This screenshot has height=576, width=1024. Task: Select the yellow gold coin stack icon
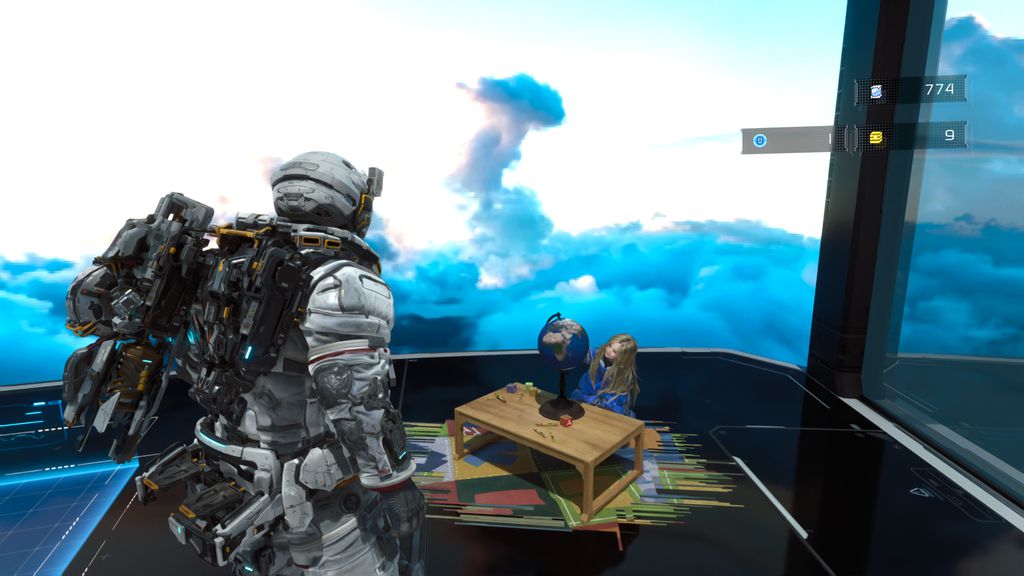coord(876,137)
